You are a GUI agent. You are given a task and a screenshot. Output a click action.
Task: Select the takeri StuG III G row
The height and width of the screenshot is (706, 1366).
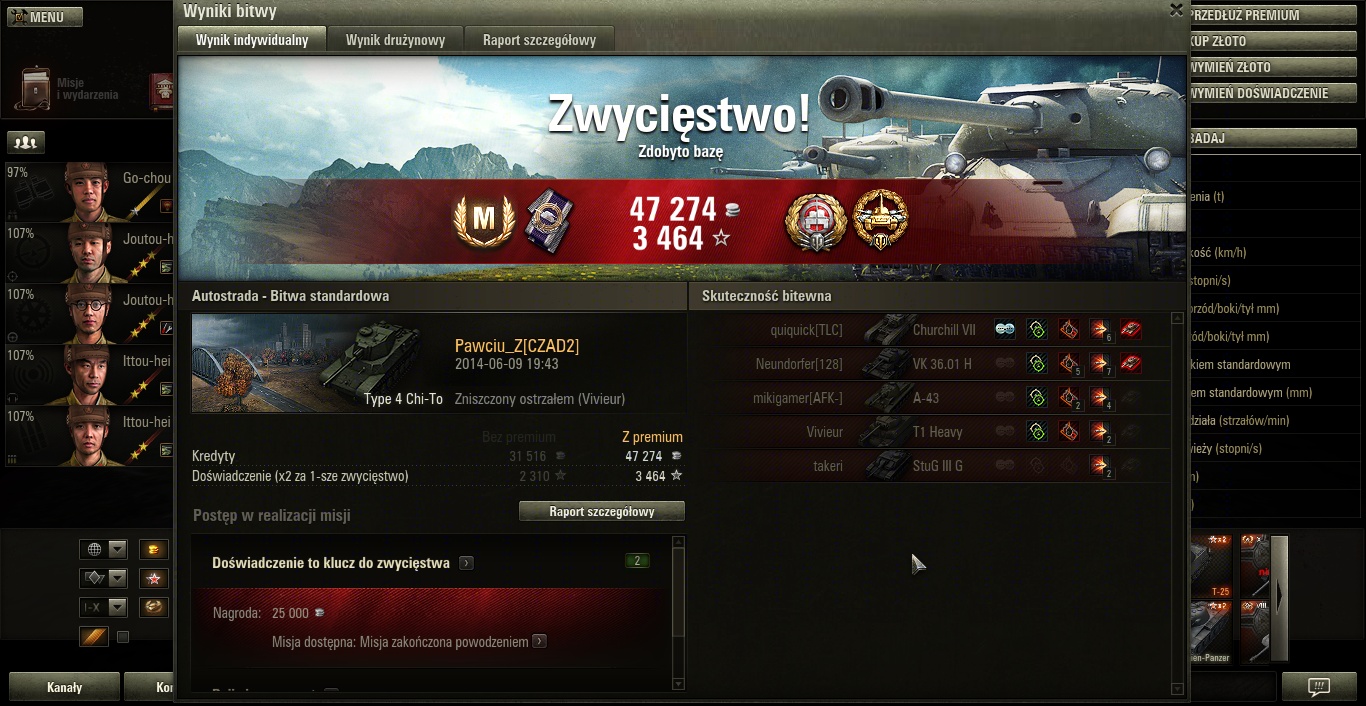pos(930,466)
